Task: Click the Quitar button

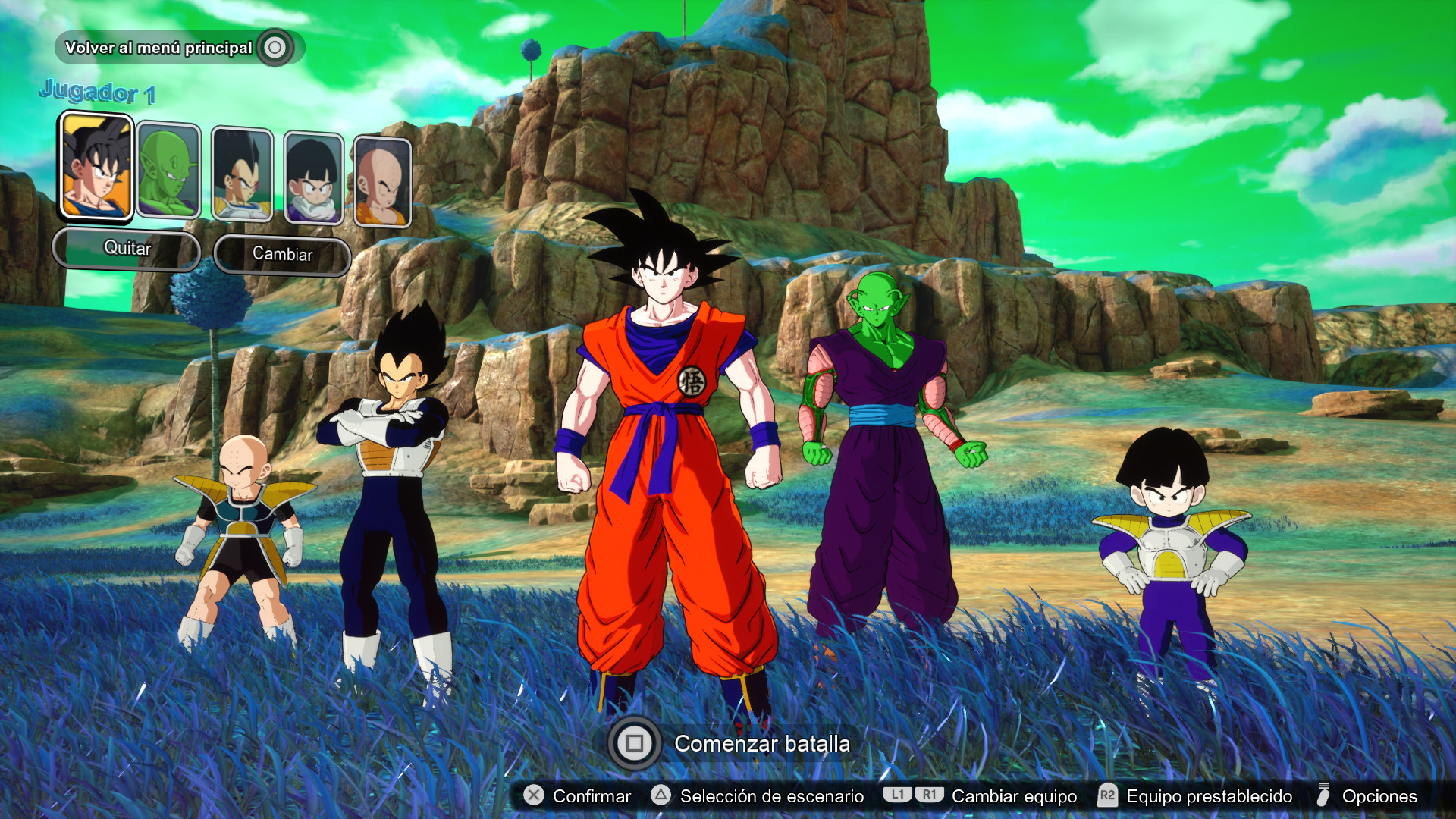Action: point(127,249)
